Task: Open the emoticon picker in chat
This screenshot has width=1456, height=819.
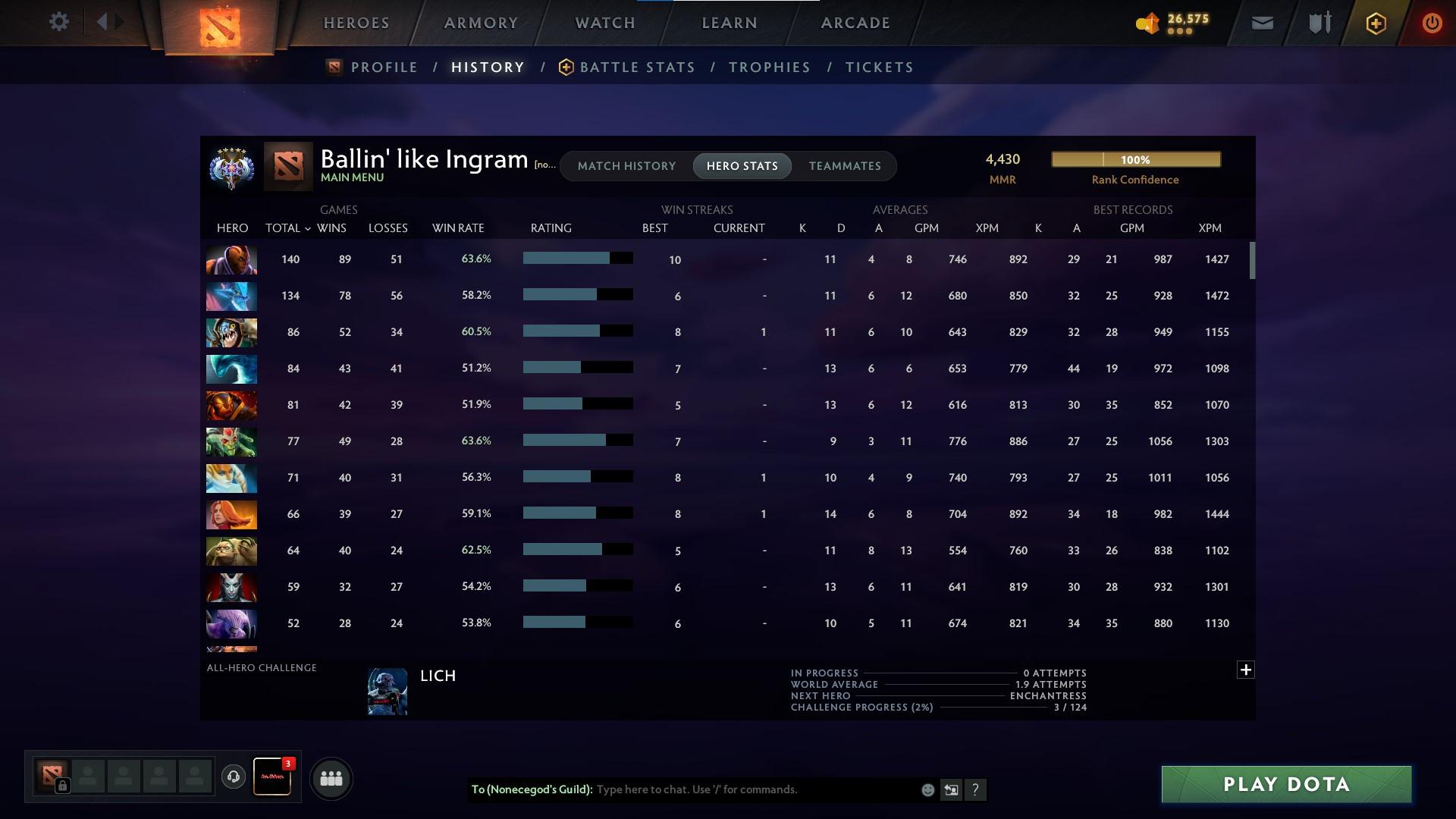Action: click(927, 789)
